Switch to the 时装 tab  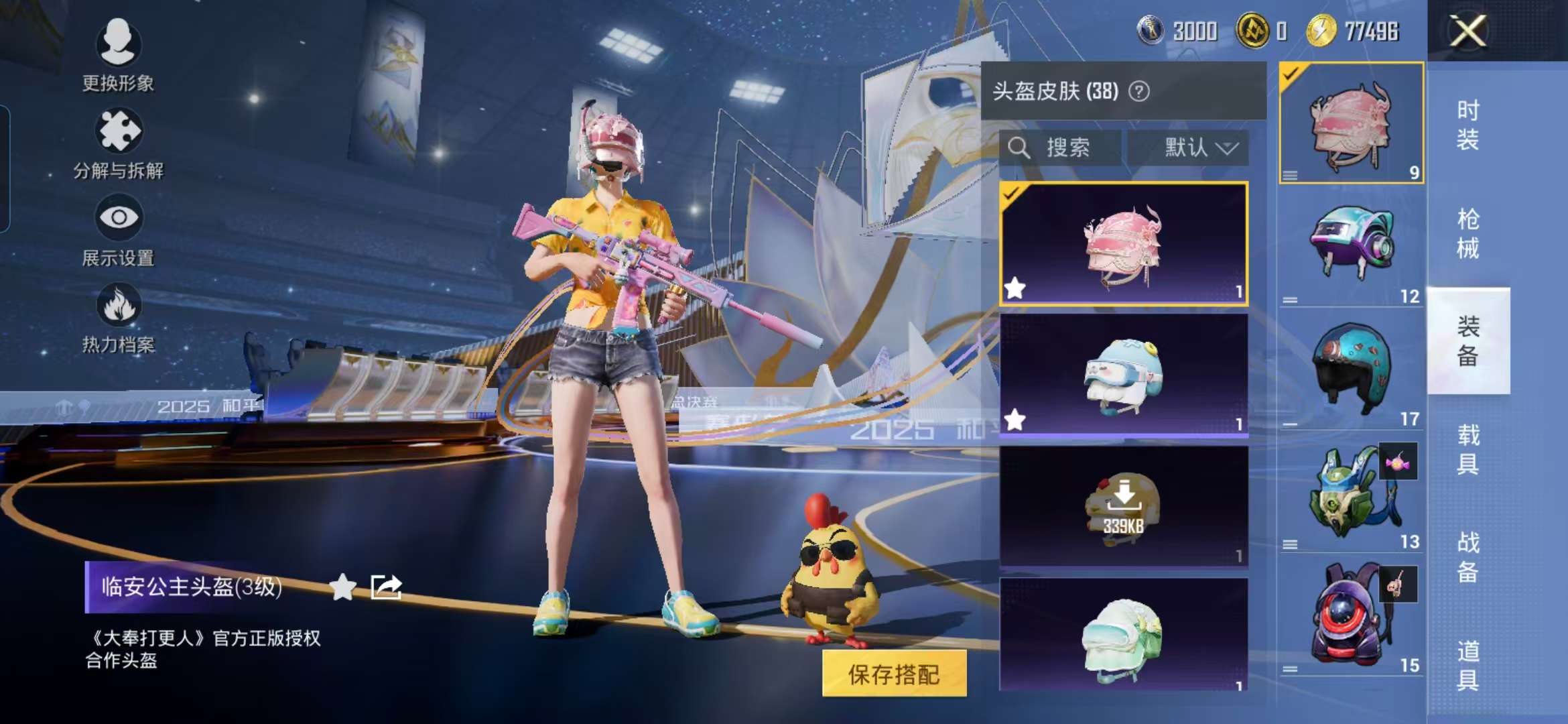point(1467,125)
